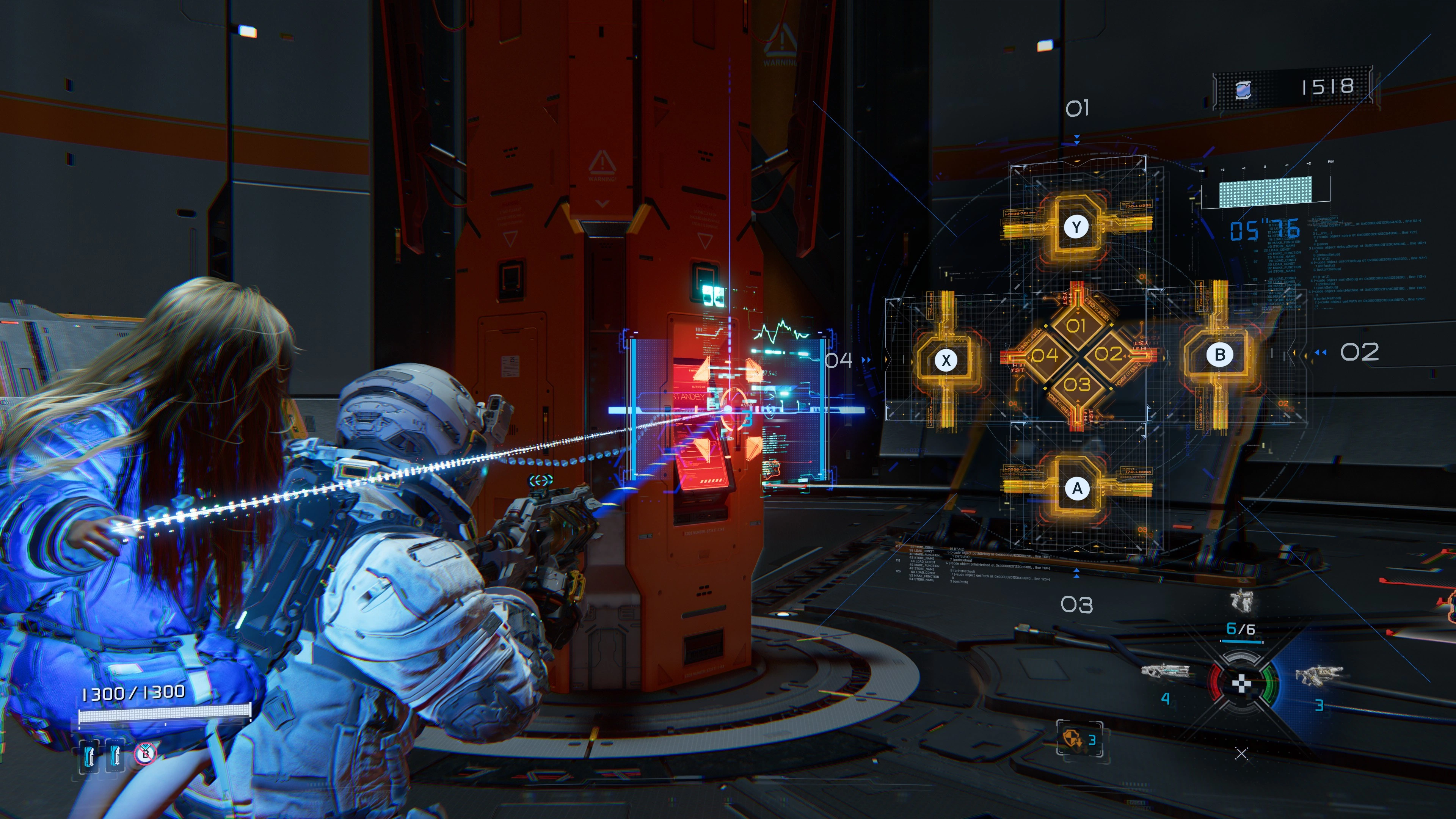Screen dimensions: 1456x819
Task: Use the orange shield item slot
Action: point(1072,739)
